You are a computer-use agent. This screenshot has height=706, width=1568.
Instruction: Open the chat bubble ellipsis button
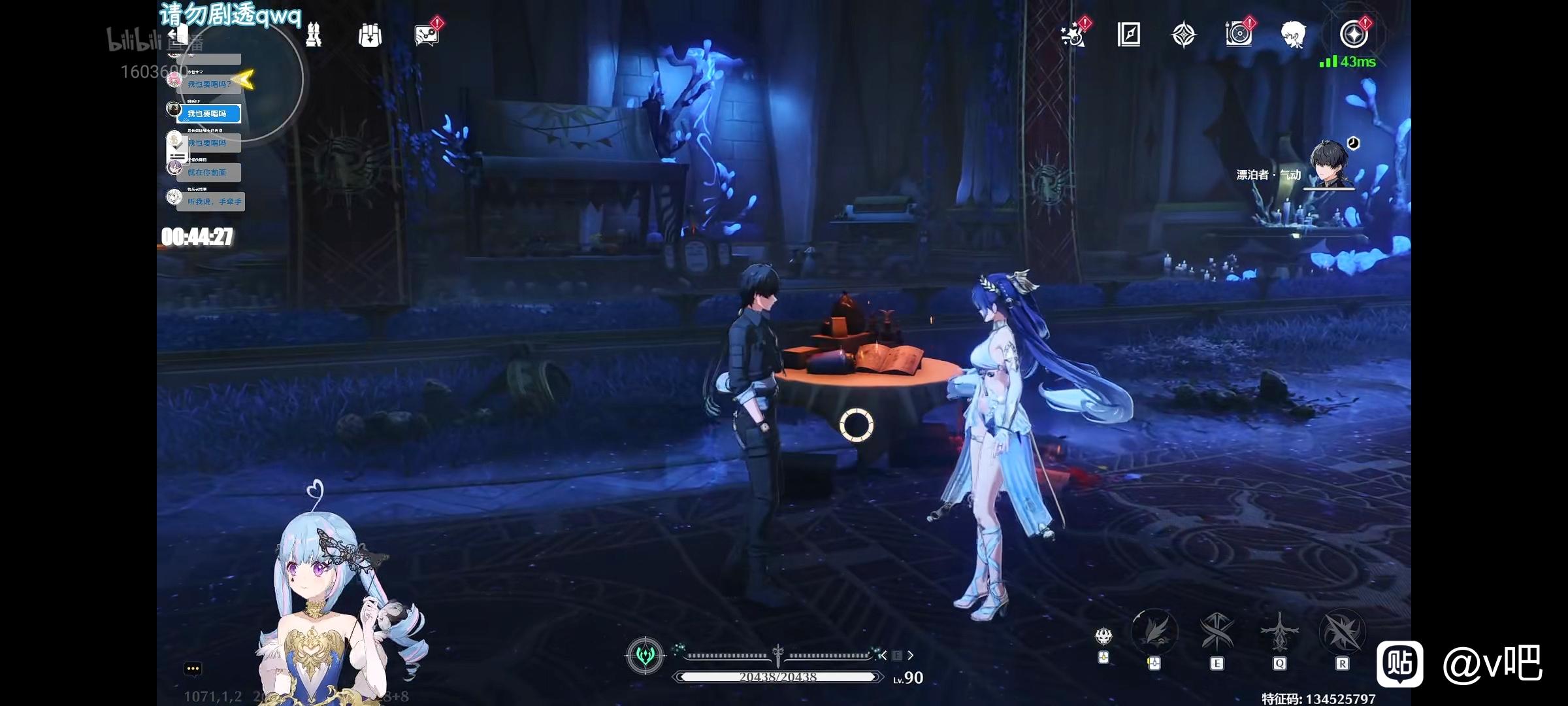tap(193, 669)
